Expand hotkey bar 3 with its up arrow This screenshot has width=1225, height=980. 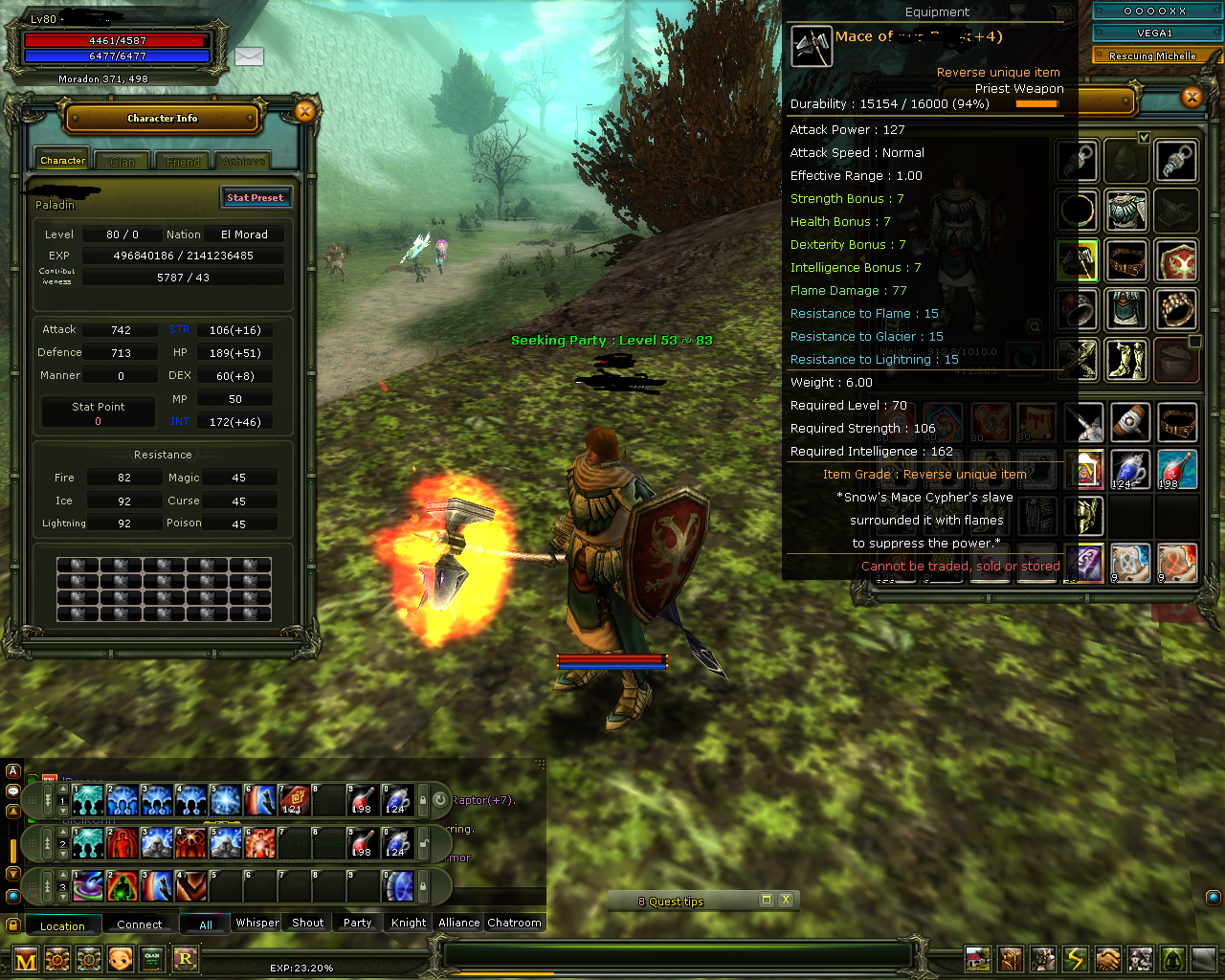63,873
